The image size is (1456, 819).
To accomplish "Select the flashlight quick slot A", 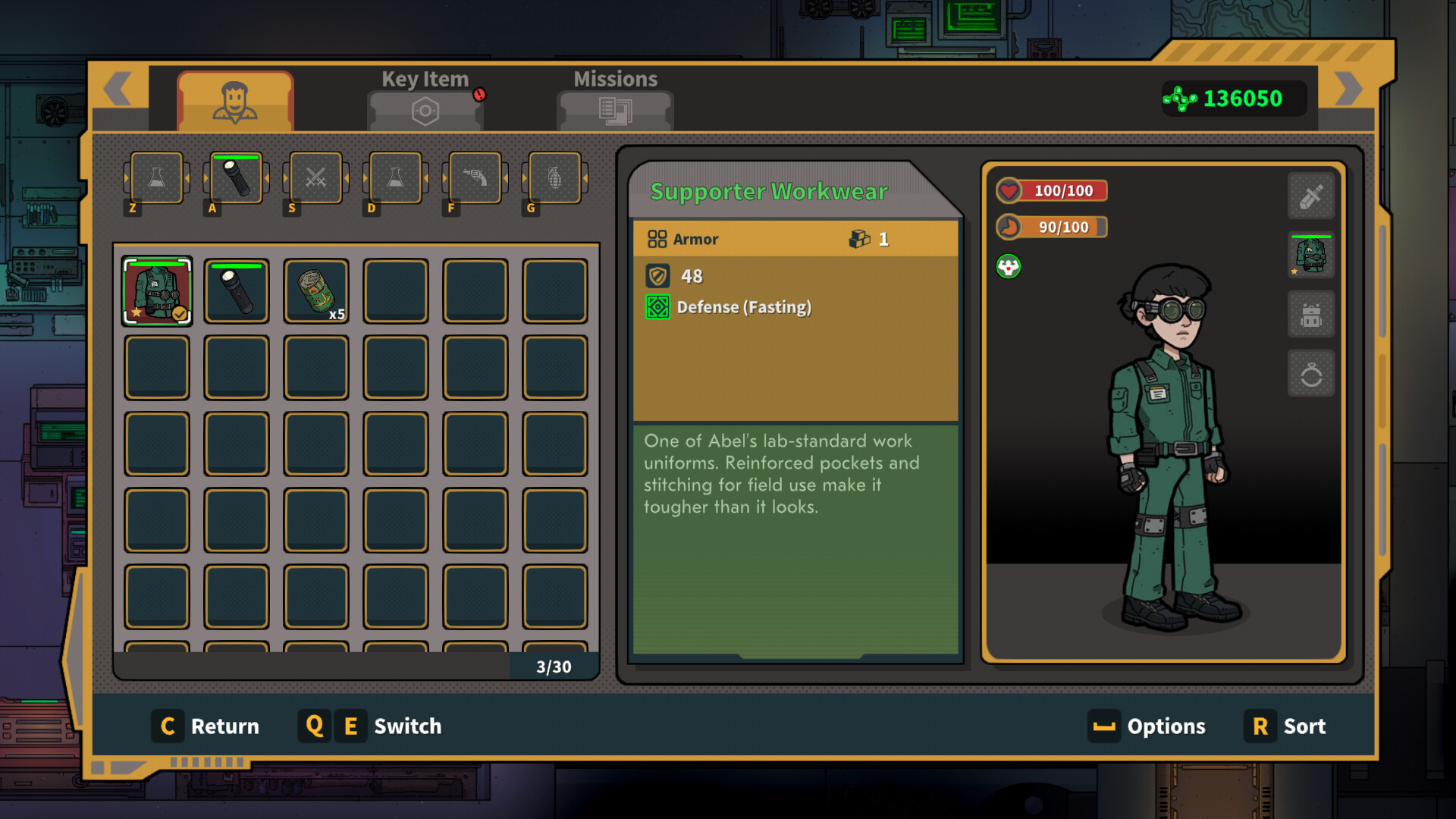I will (x=237, y=178).
